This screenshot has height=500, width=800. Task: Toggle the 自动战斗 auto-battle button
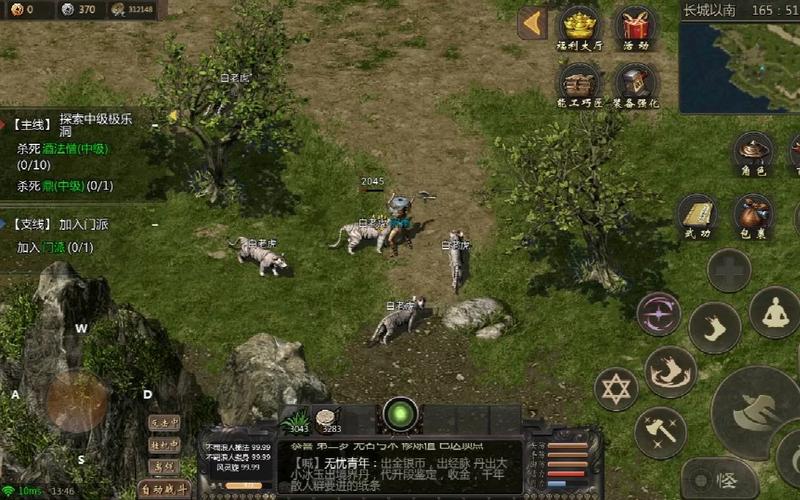point(164,489)
